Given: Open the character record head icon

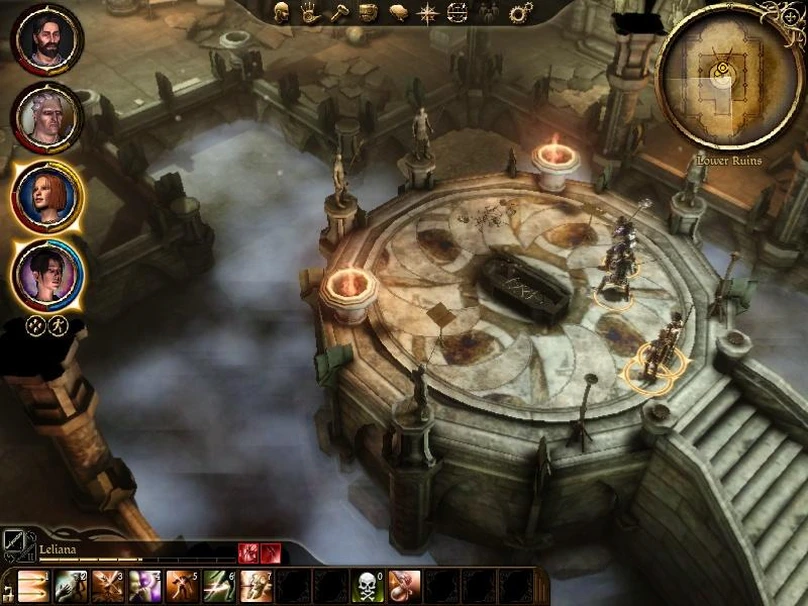Looking at the screenshot, I should coord(281,12).
